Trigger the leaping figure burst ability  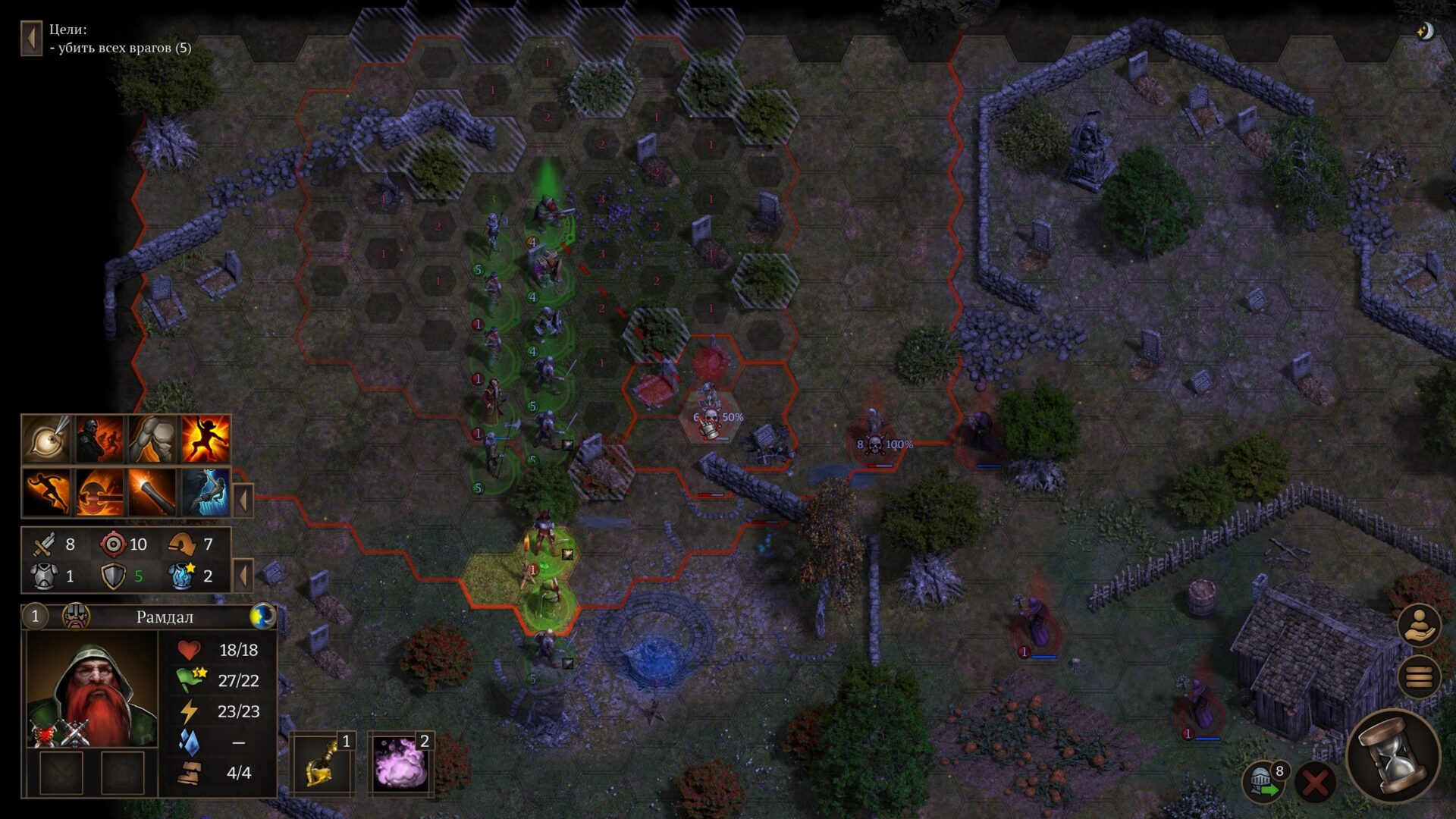[206, 439]
